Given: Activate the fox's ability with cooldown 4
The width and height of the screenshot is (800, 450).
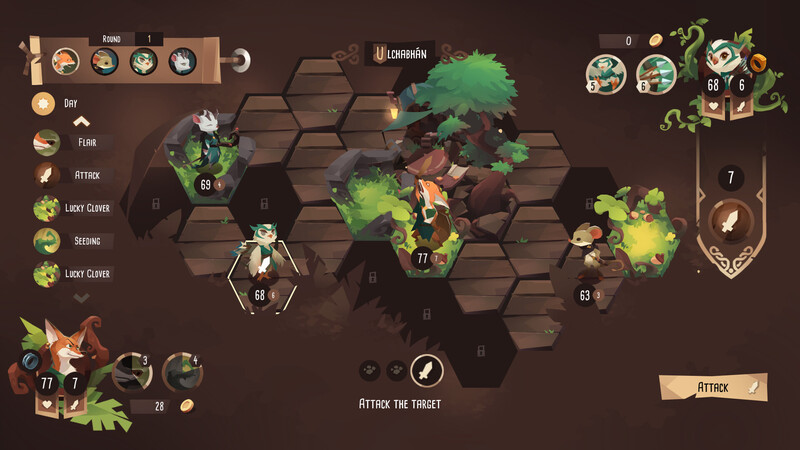Looking at the screenshot, I should [181, 371].
